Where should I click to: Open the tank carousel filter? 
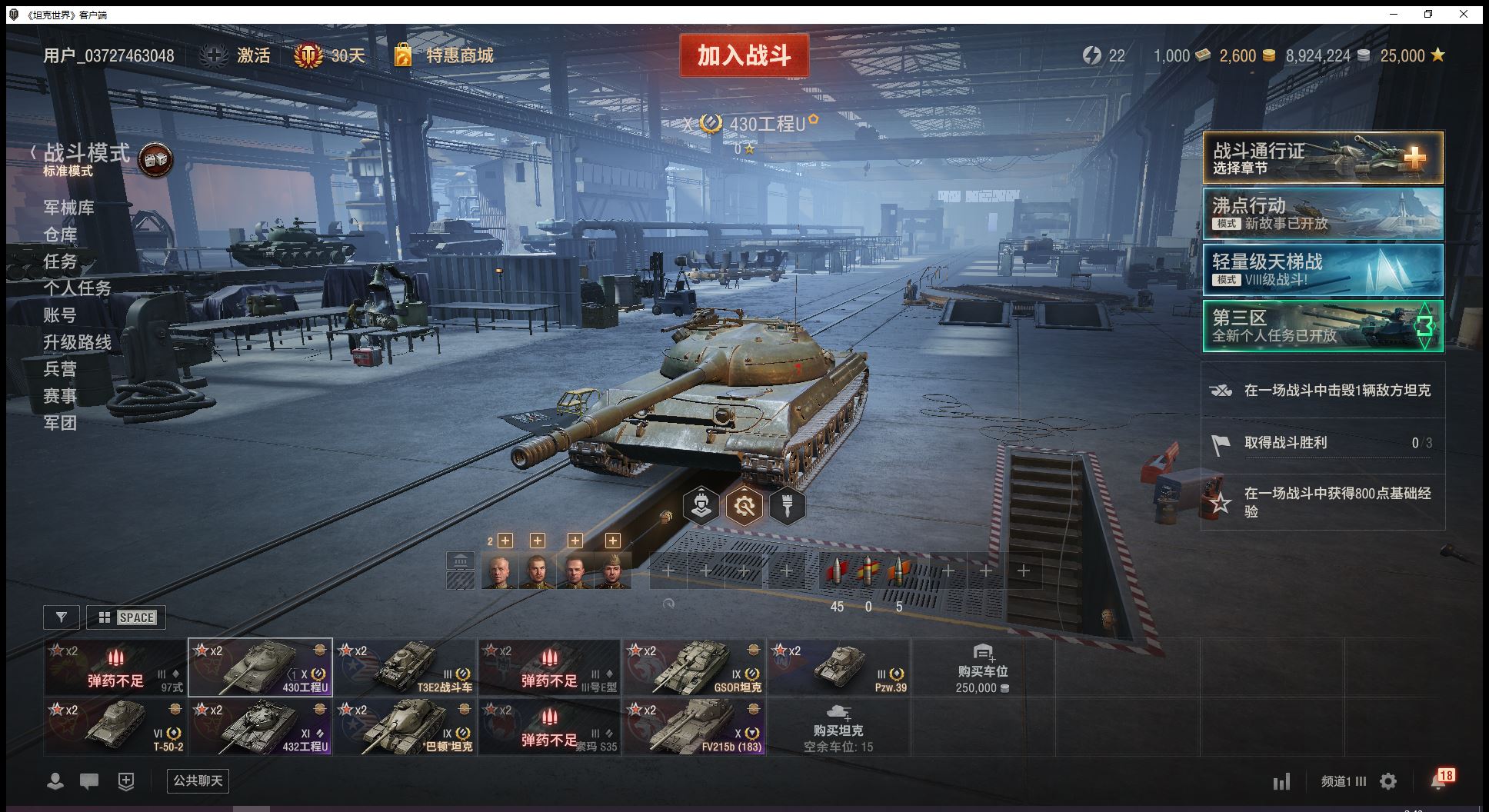[62, 617]
